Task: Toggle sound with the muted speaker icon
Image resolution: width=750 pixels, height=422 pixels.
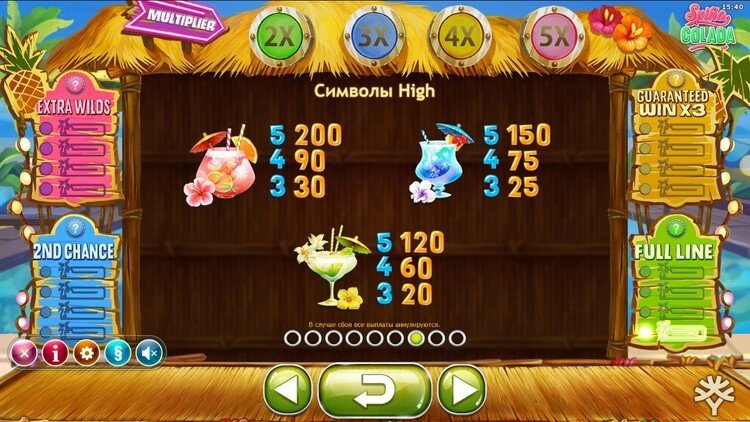Action: 149,352
